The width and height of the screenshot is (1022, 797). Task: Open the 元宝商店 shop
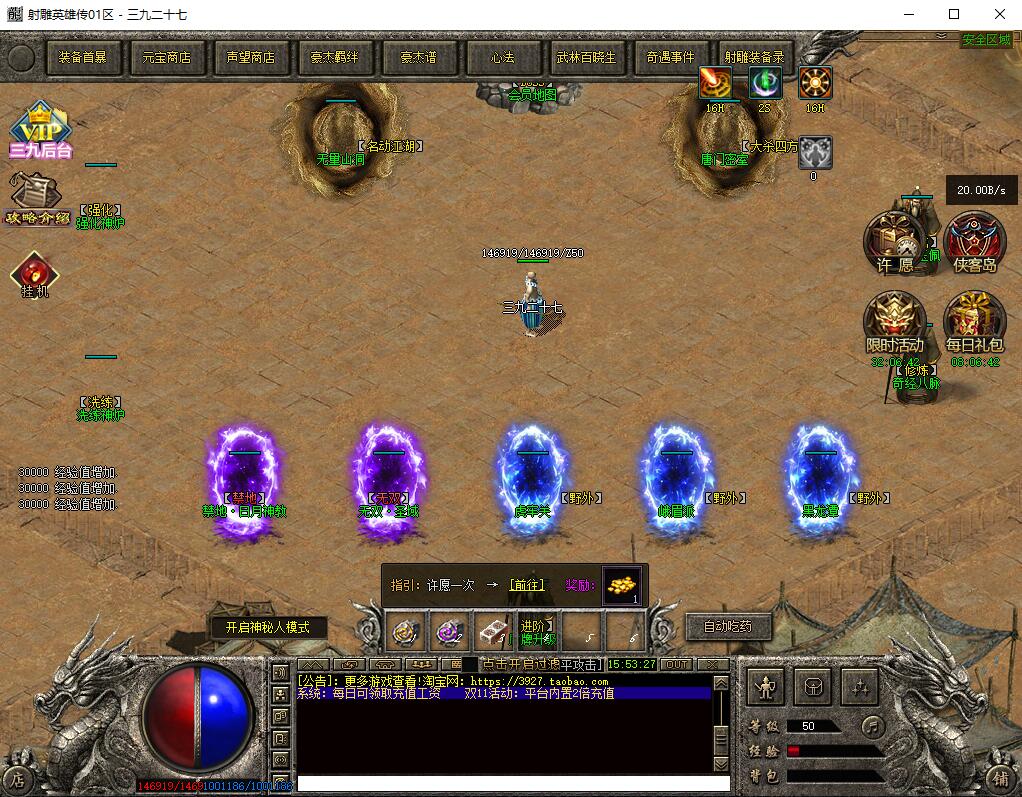(x=167, y=58)
